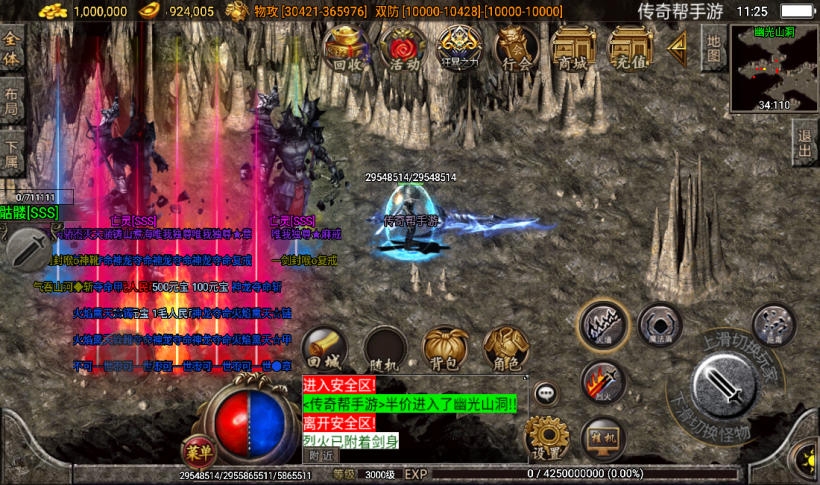
Task: Click the 幽光山洞 minimap
Action: 774,68
